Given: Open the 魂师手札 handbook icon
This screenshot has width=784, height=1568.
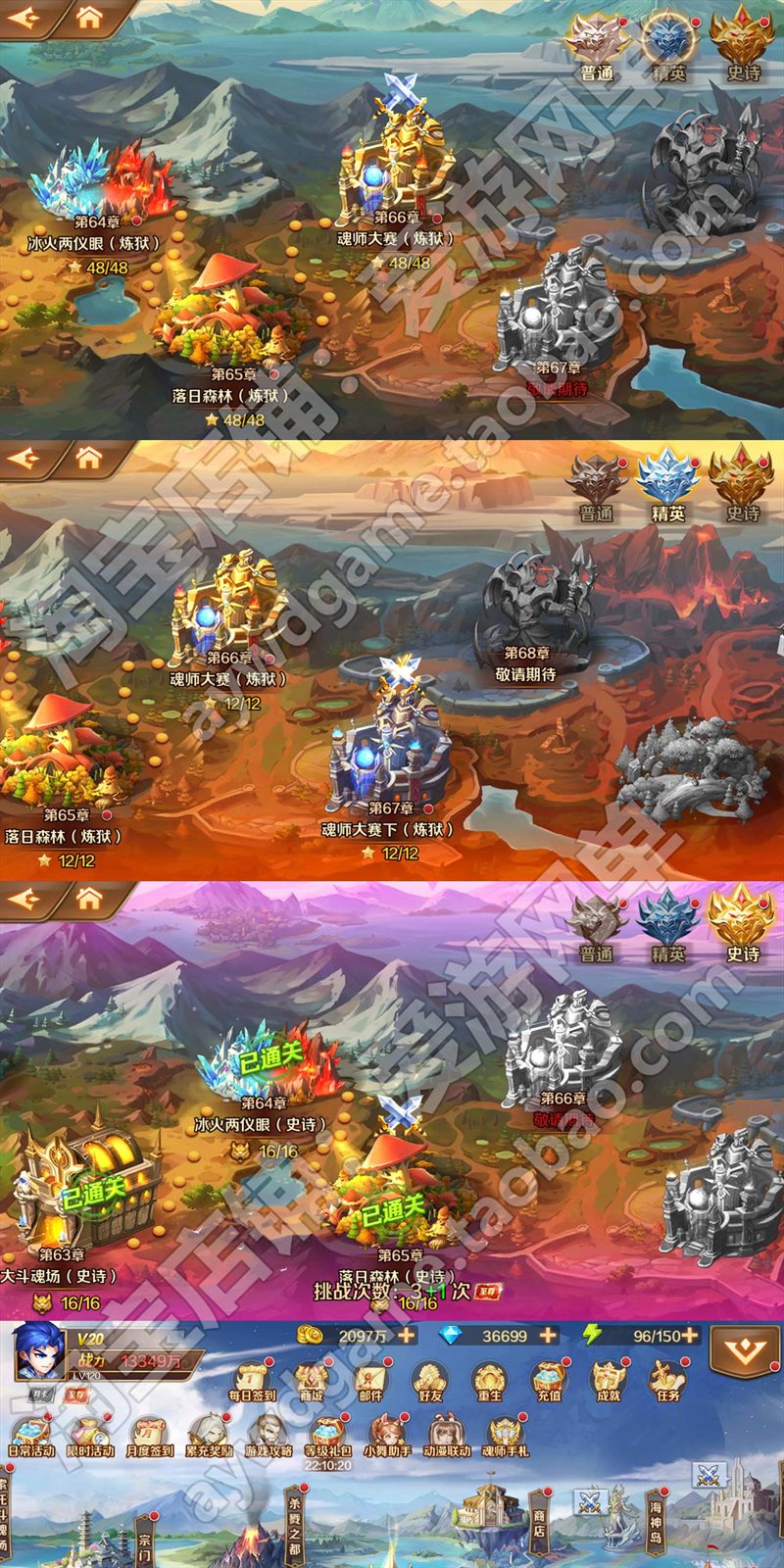Looking at the screenshot, I should pyautogui.click(x=505, y=1435).
